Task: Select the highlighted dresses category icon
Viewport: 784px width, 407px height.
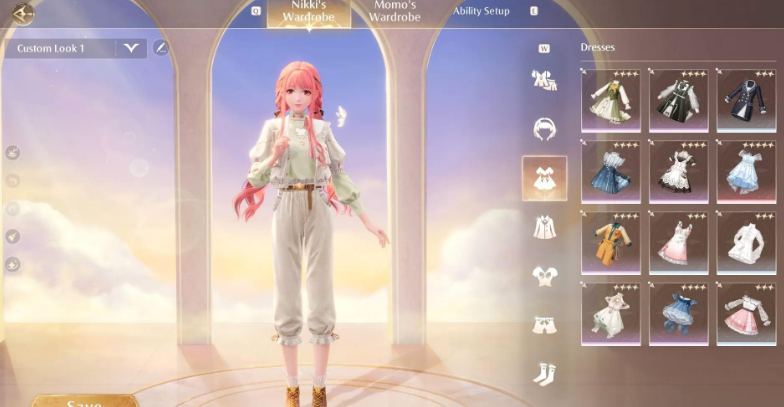Action: (544, 178)
